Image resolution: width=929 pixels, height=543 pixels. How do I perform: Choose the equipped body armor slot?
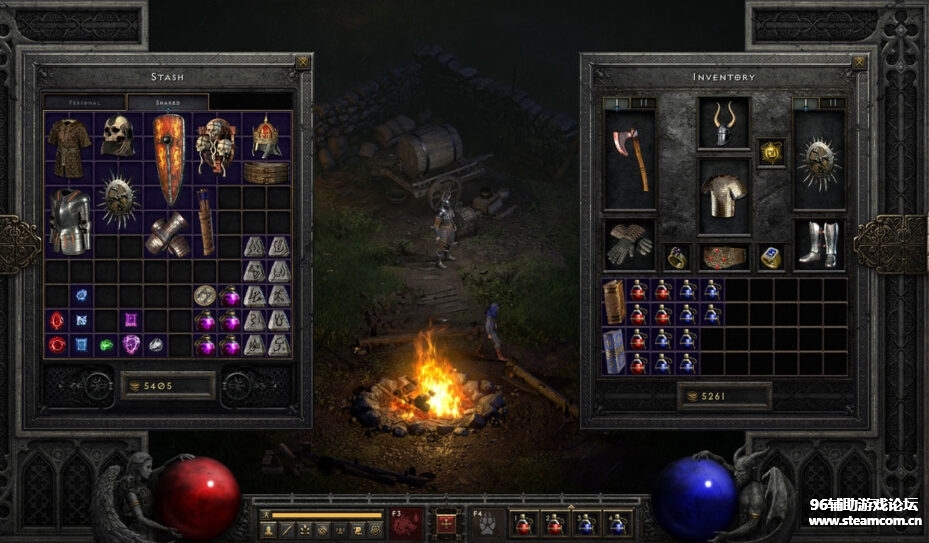point(723,196)
